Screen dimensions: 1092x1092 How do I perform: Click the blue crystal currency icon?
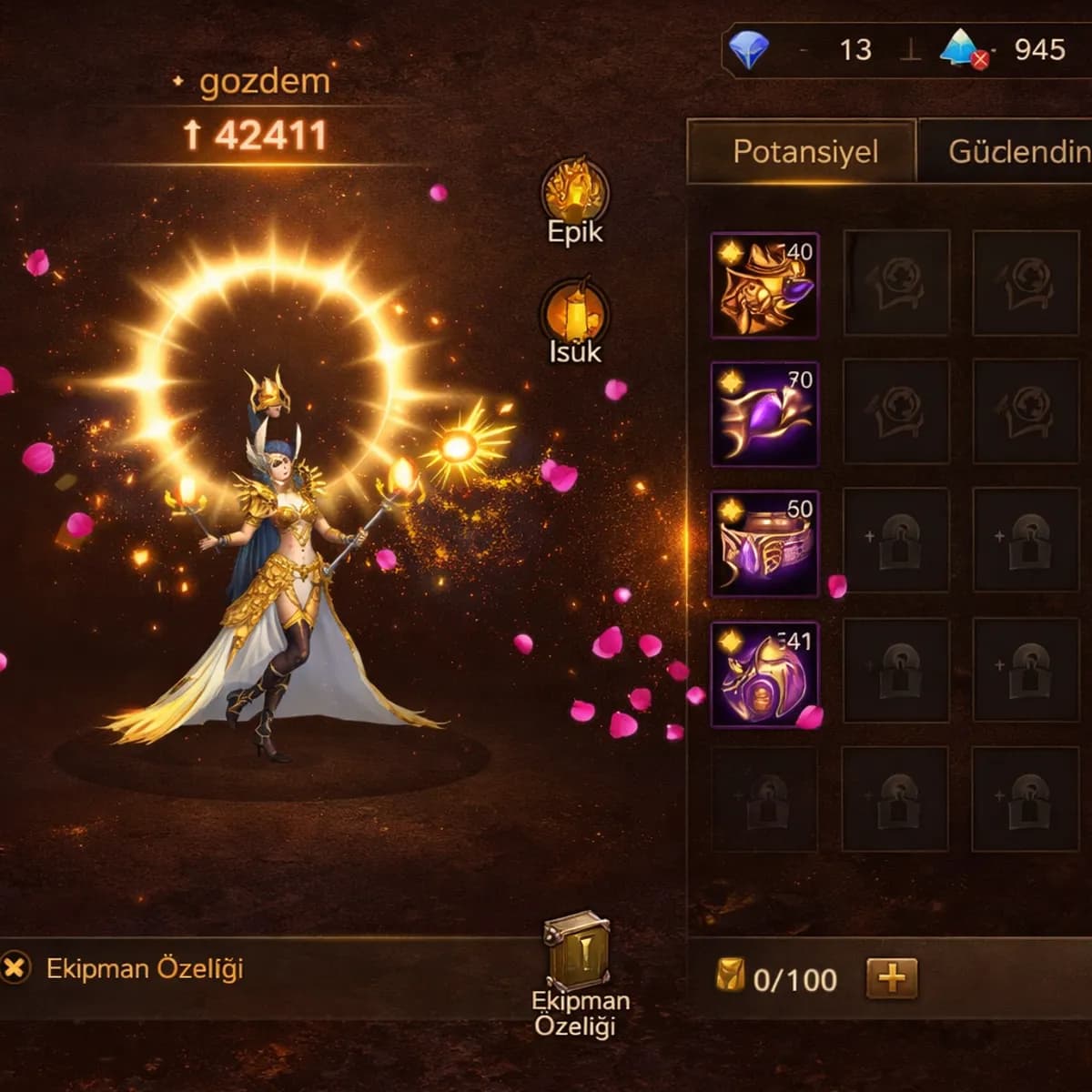pos(962,49)
